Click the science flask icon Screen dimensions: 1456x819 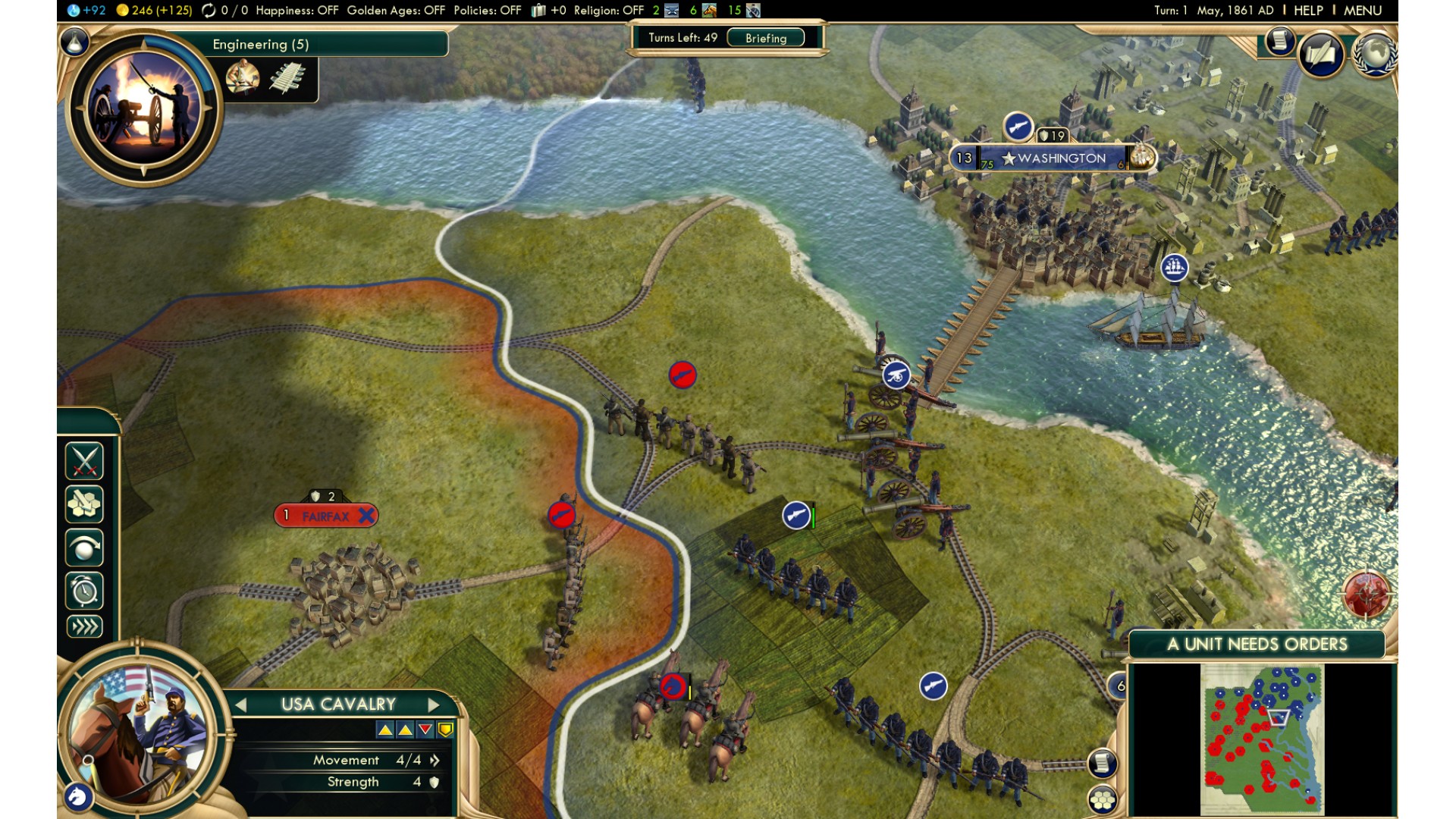pos(74,42)
